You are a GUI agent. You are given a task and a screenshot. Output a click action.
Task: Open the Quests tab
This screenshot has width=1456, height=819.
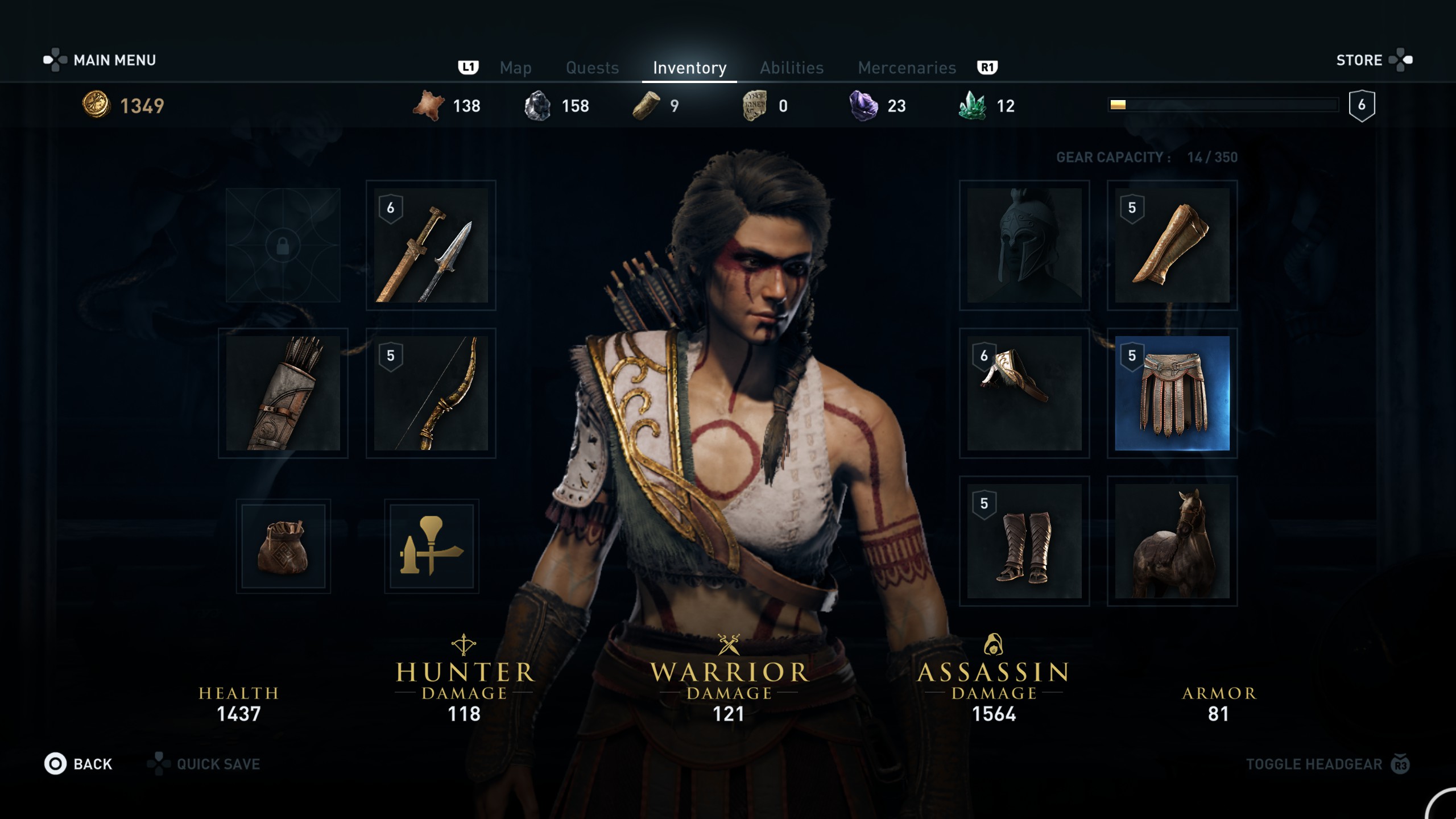pyautogui.click(x=592, y=68)
